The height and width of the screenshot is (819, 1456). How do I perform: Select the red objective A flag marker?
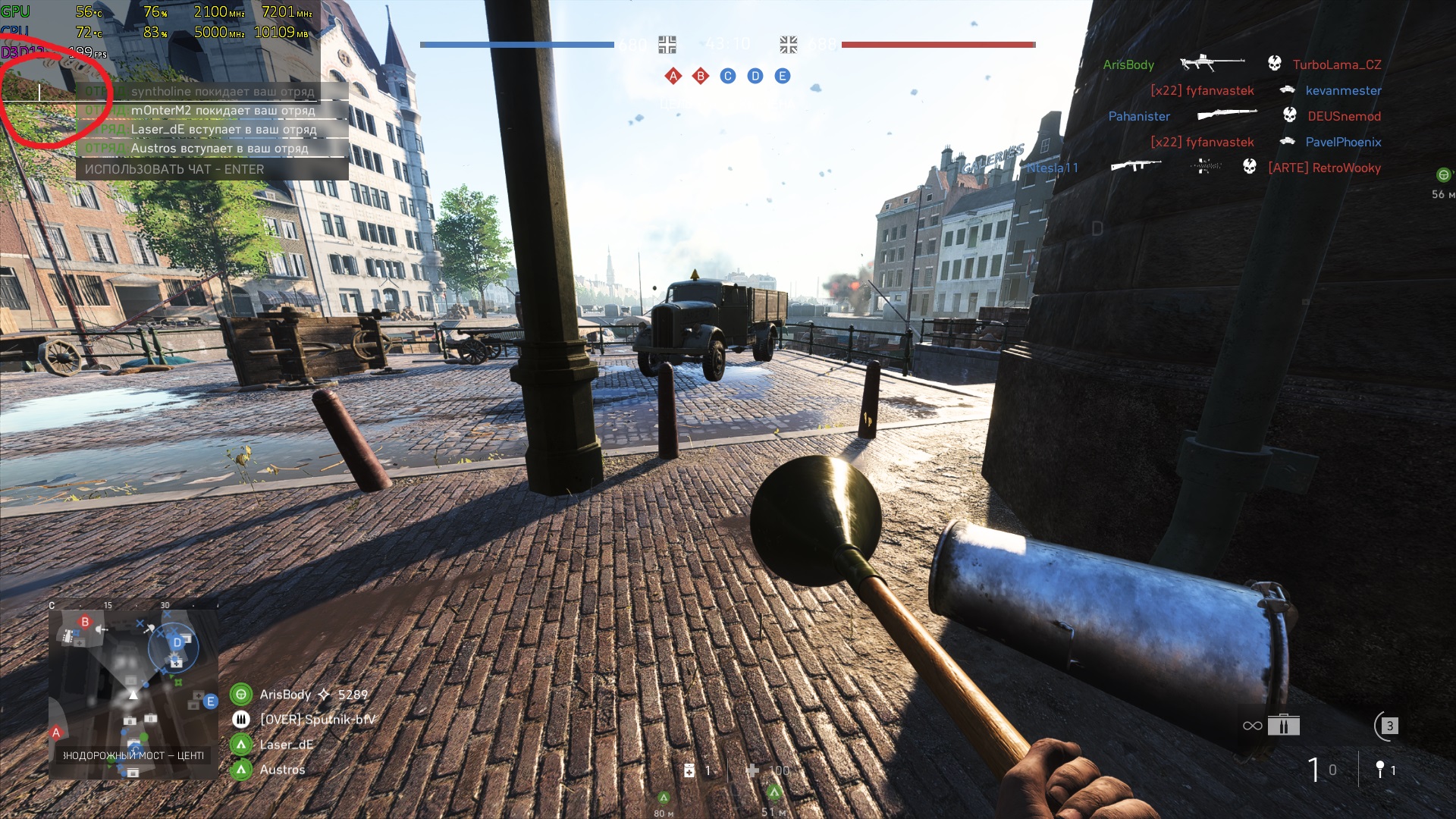[x=673, y=76]
